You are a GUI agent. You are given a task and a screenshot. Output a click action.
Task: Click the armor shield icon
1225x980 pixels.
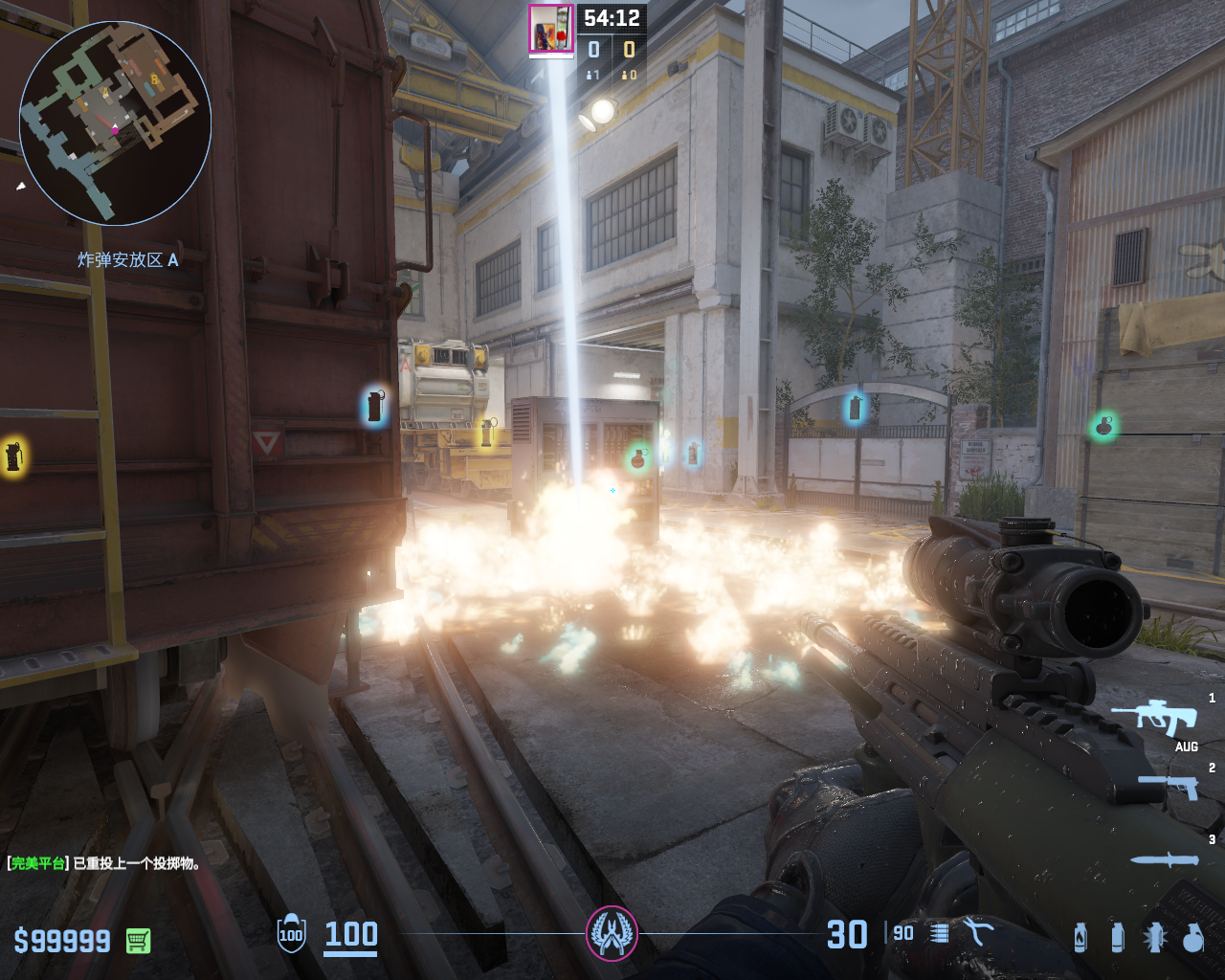tap(291, 934)
